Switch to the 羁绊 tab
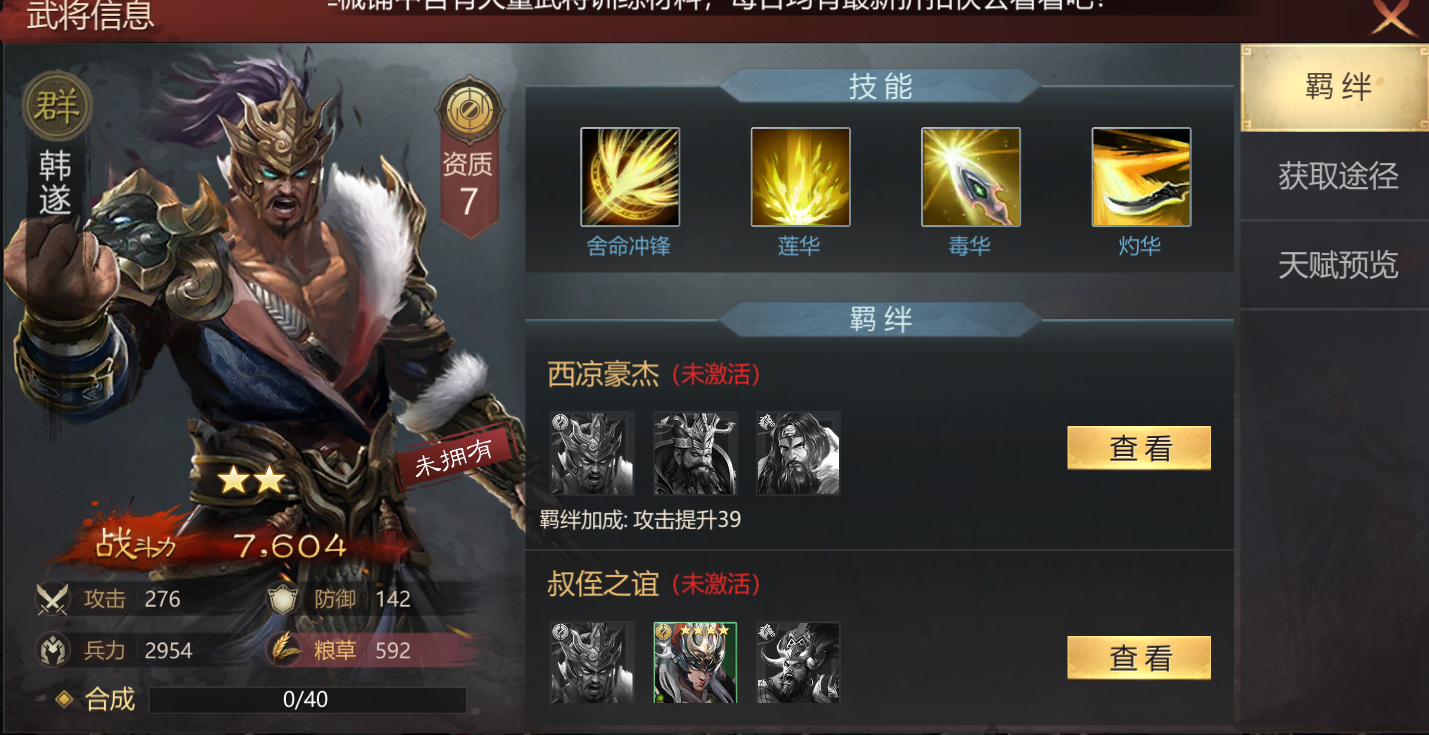The width and height of the screenshot is (1429, 735). (x=1336, y=88)
